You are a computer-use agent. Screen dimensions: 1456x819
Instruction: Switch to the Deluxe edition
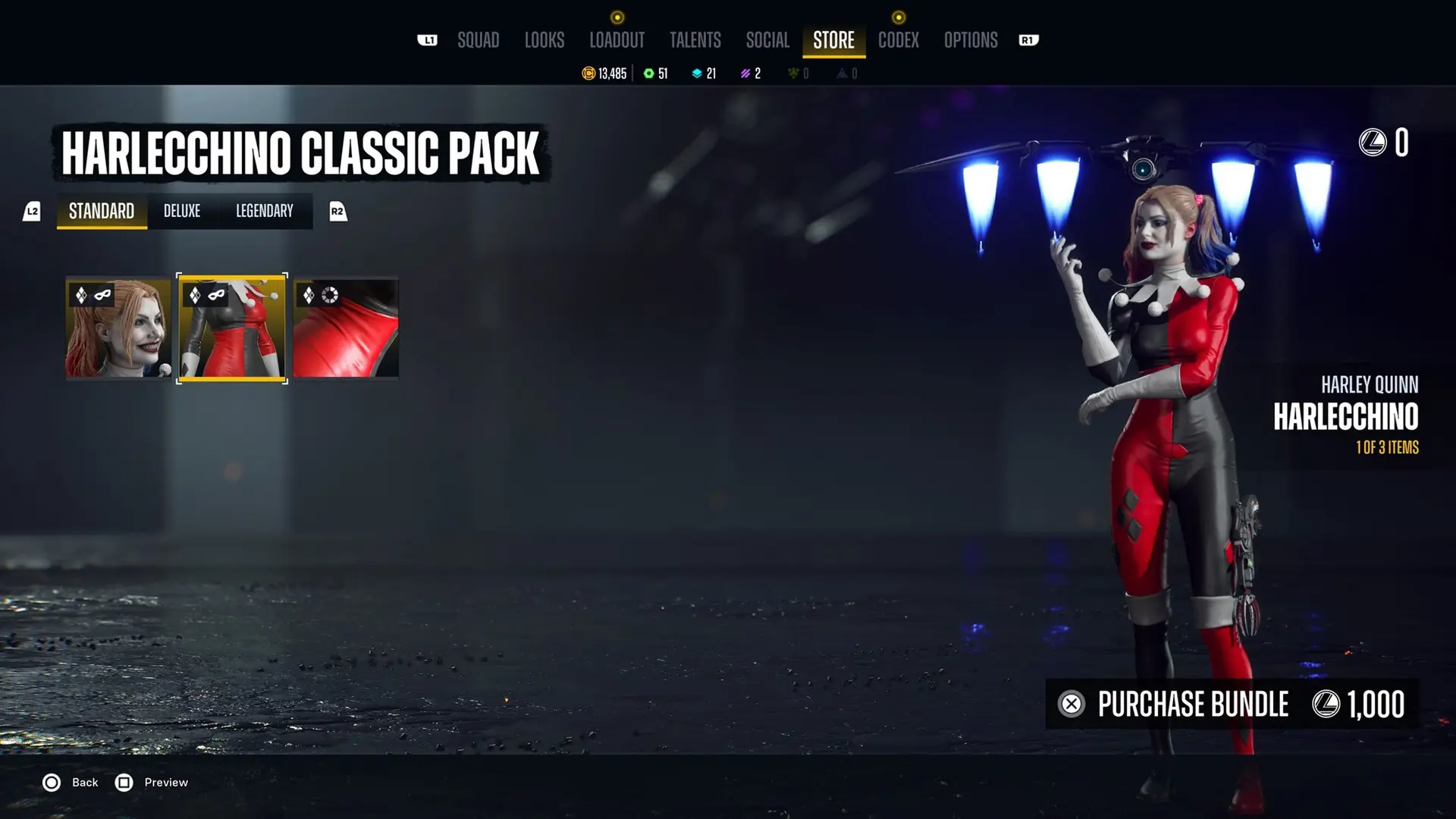tap(182, 212)
